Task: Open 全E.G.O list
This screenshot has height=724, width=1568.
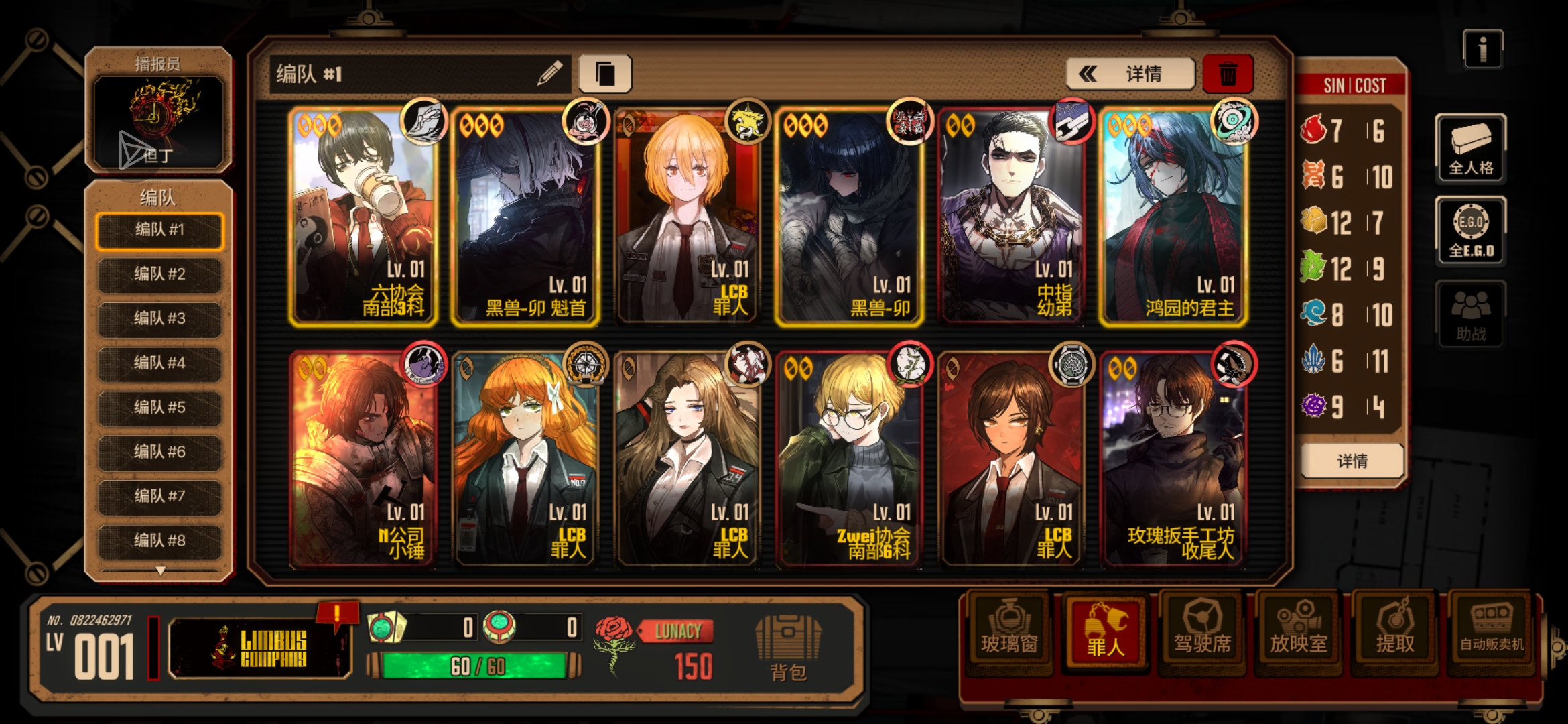Action: 1471,231
